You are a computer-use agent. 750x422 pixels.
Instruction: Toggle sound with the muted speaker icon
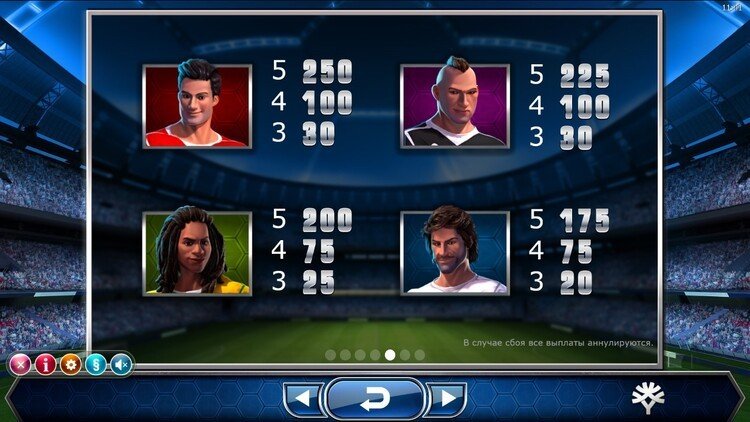coord(121,365)
